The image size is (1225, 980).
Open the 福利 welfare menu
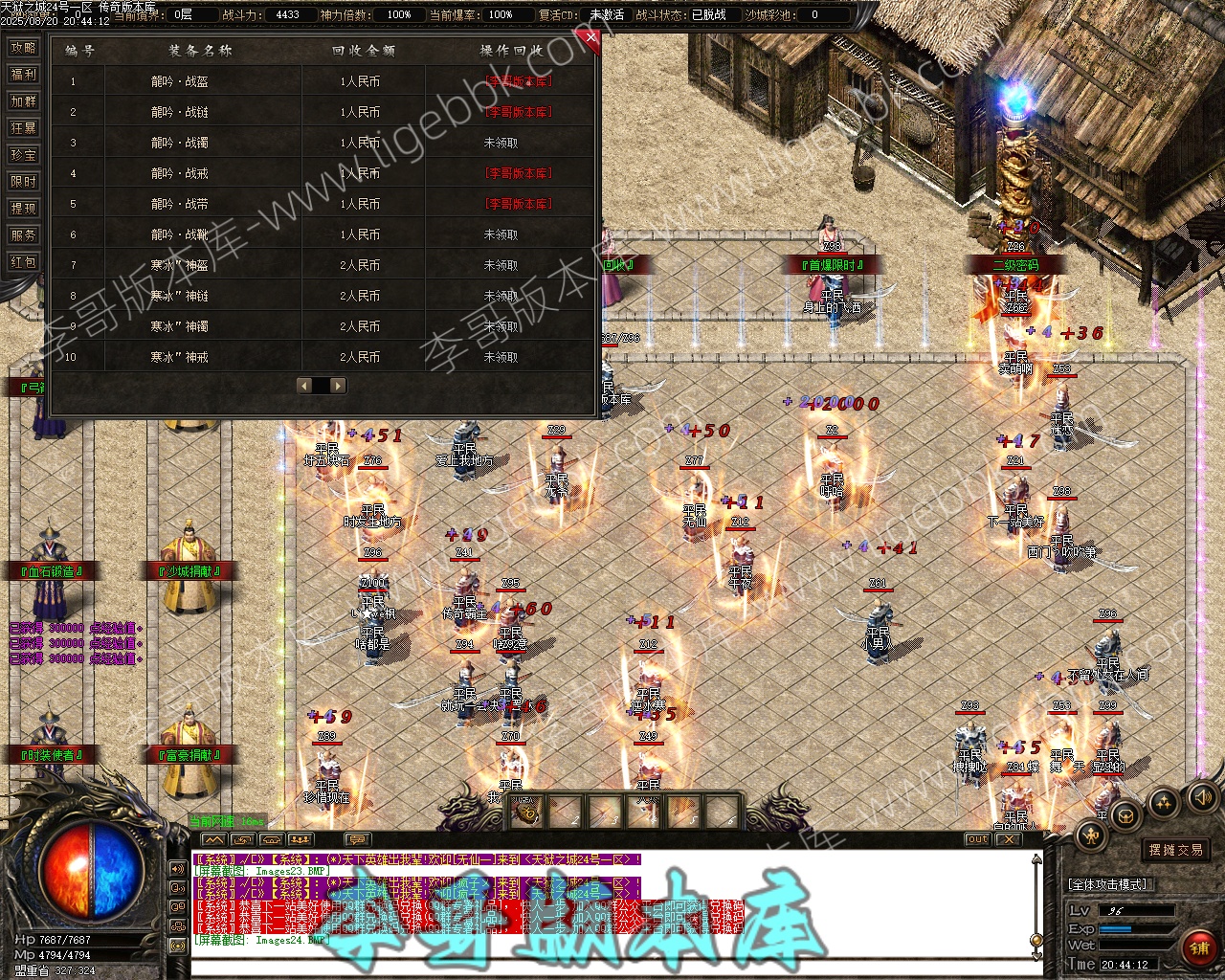pos(23,75)
